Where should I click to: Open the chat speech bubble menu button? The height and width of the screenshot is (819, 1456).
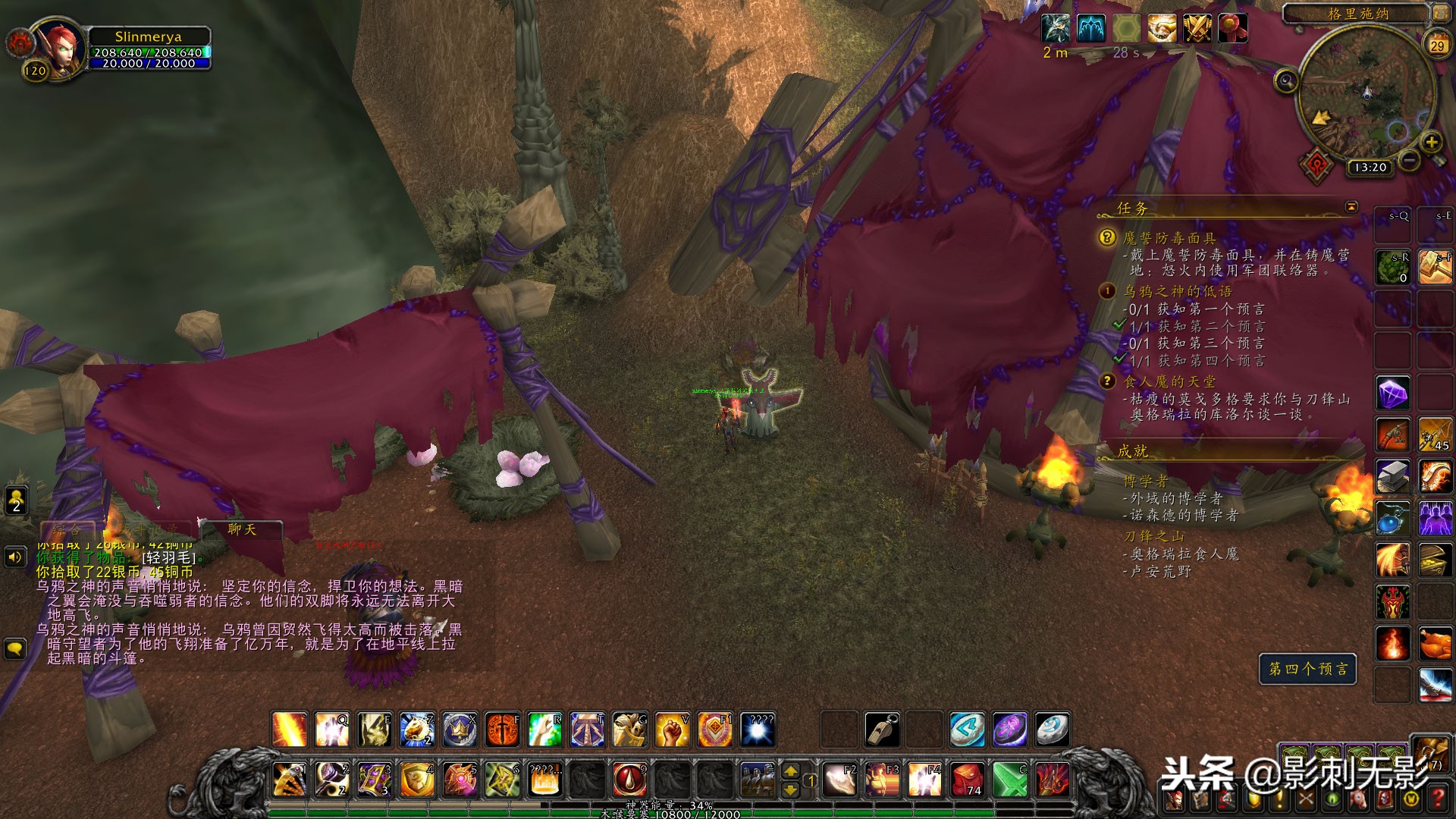click(15, 648)
